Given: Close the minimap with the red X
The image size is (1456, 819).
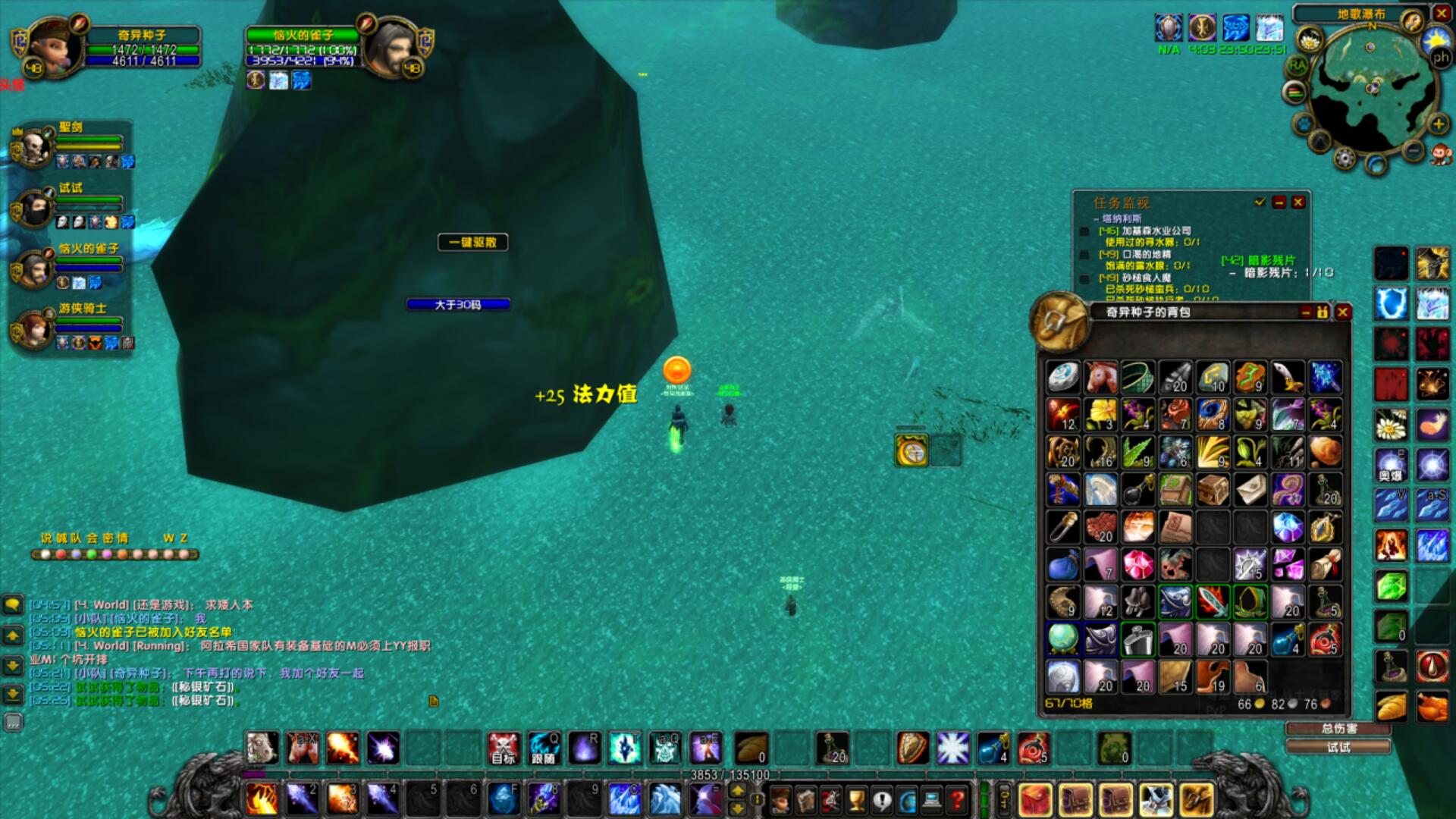Looking at the screenshot, I should tap(1442, 13).
